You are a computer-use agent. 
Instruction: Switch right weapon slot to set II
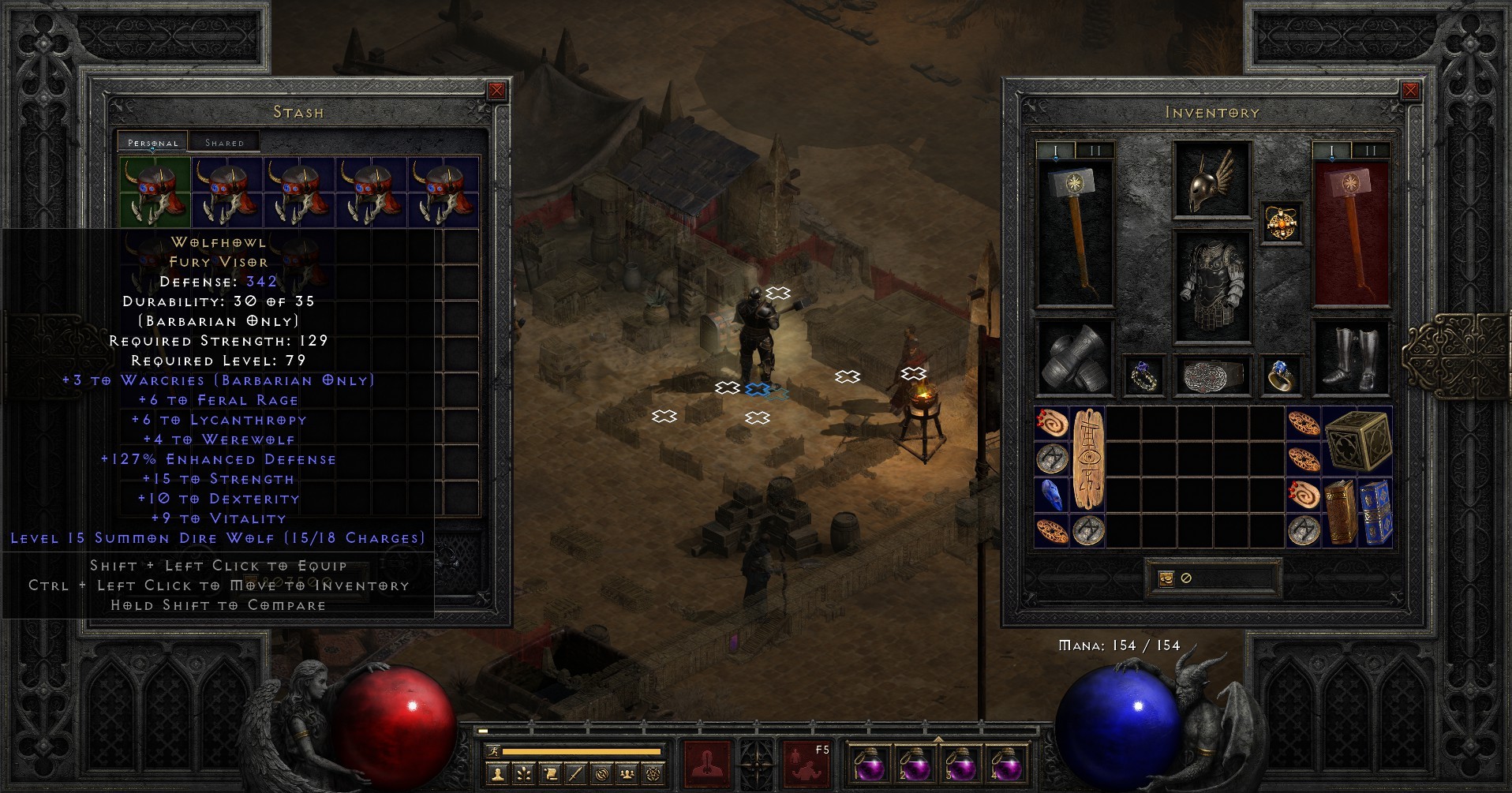(1370, 149)
